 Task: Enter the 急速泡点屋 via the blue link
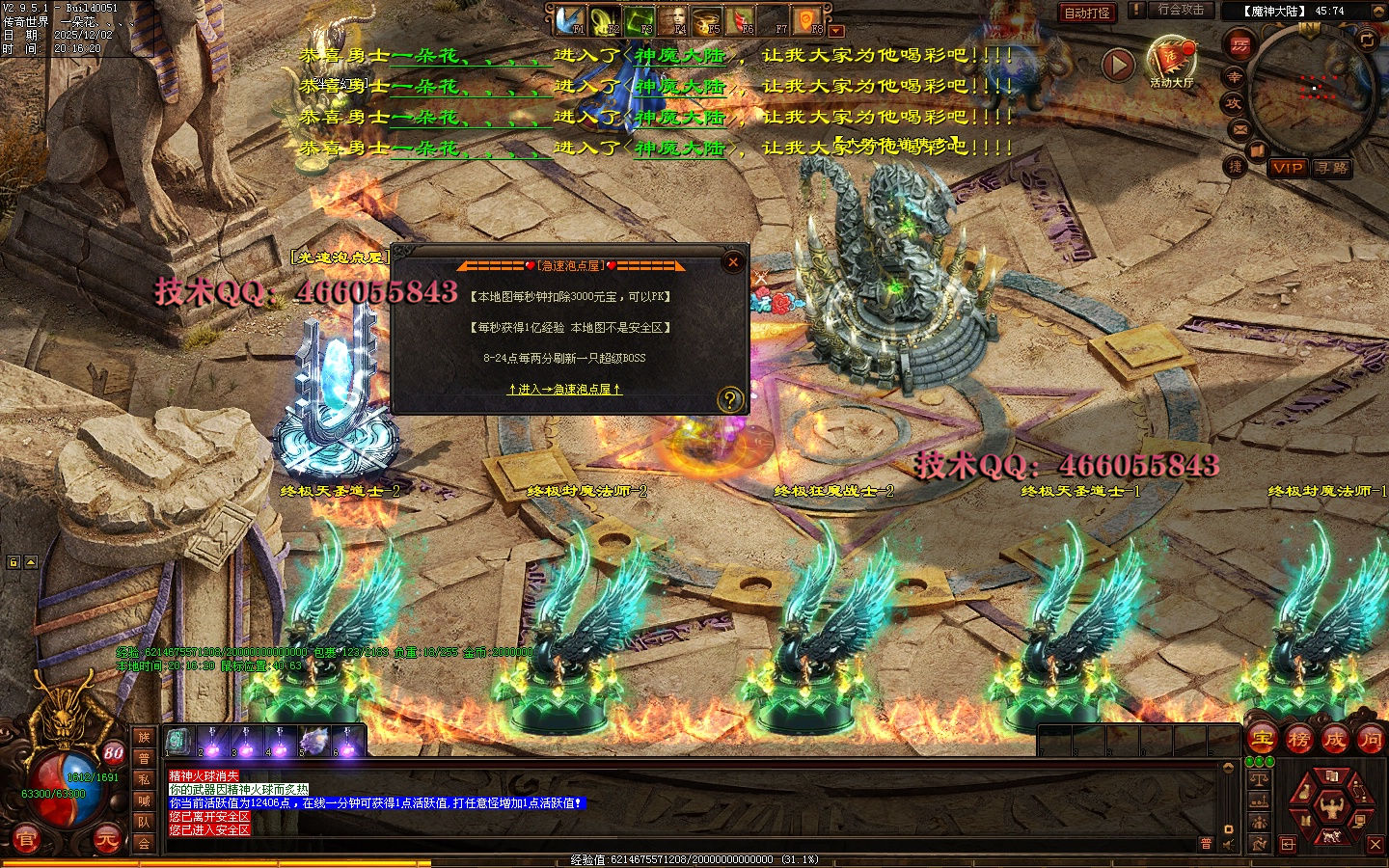pos(564,390)
